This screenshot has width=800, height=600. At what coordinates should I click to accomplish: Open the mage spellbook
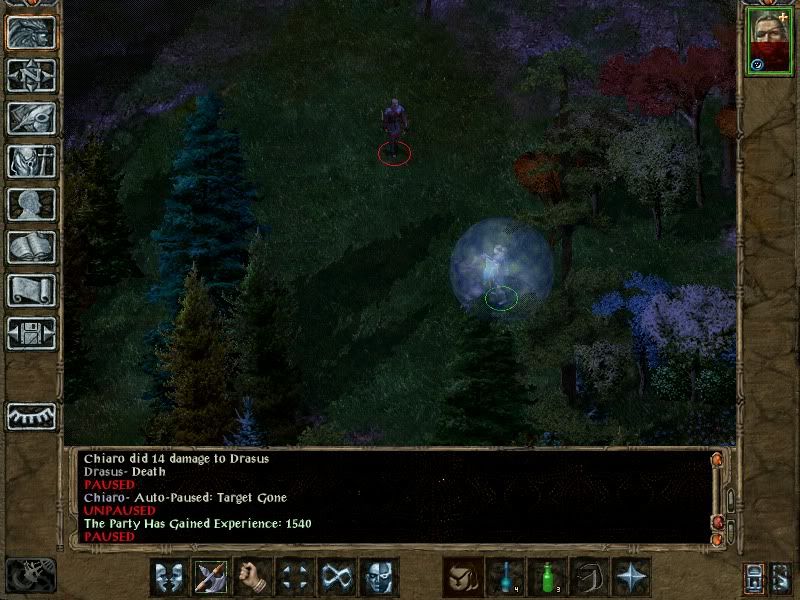31,247
